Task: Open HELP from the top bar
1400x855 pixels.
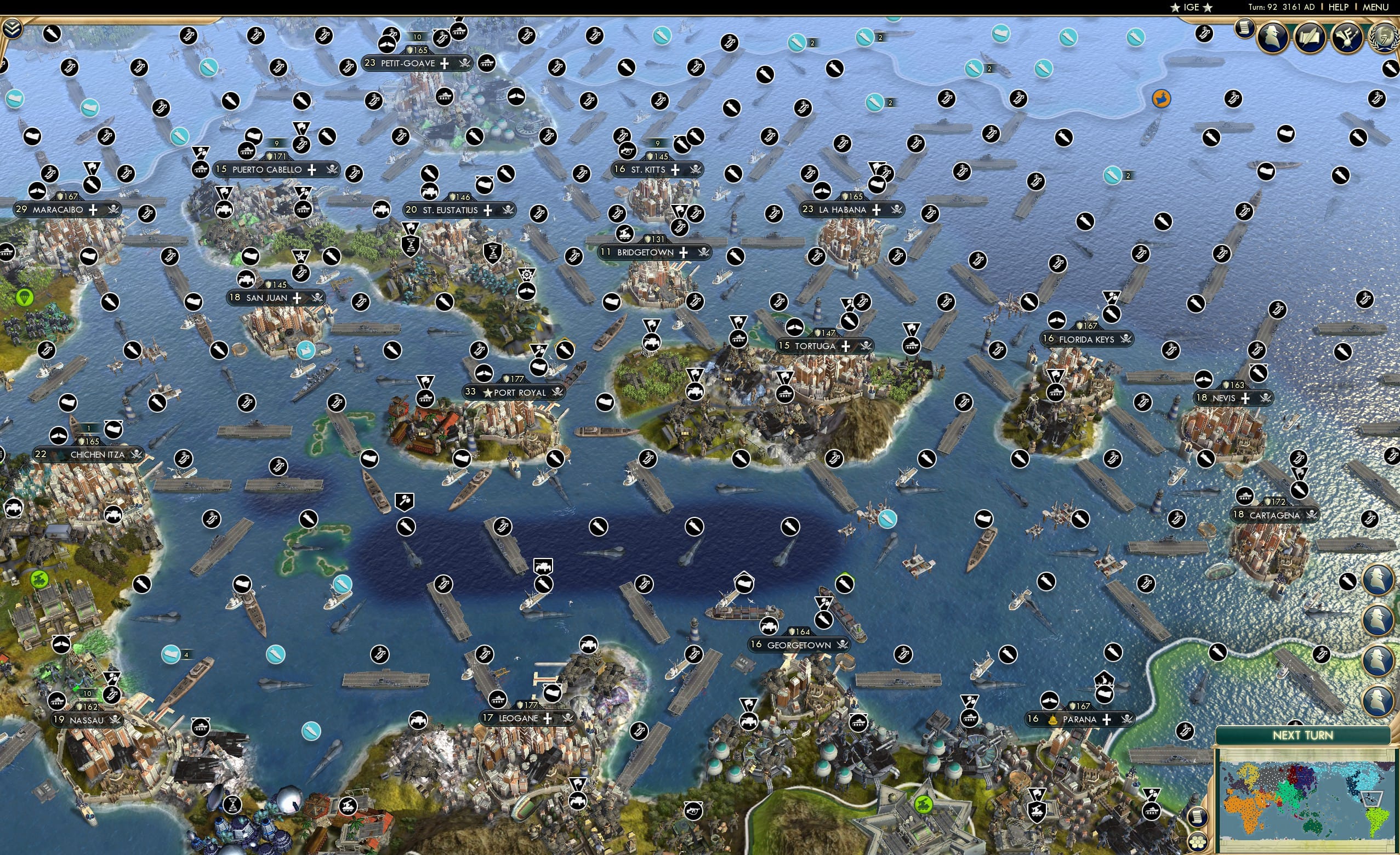Action: click(1339, 7)
